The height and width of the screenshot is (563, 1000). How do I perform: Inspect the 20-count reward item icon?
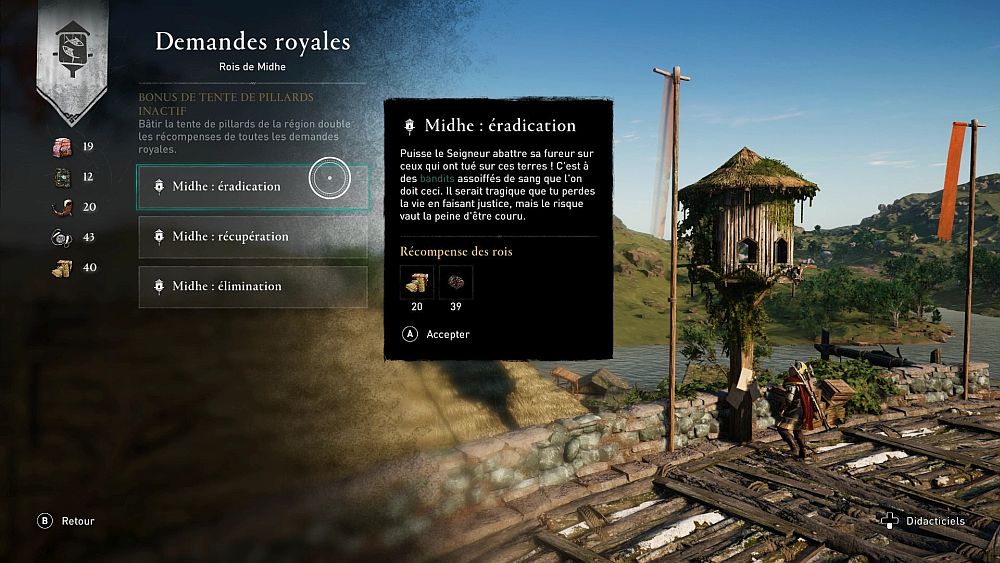416,283
